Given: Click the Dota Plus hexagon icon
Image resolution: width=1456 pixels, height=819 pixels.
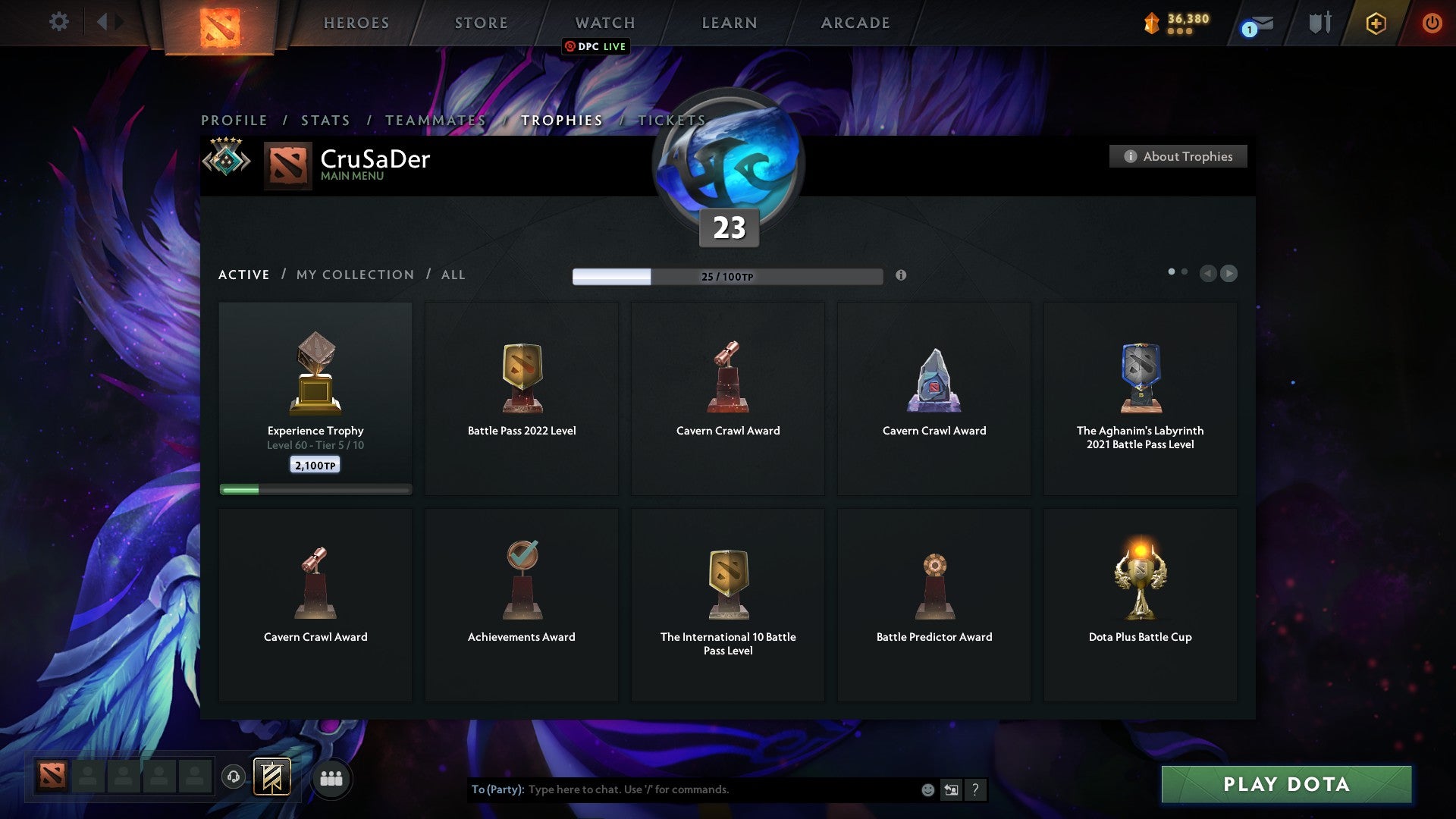Looking at the screenshot, I should 1376,23.
